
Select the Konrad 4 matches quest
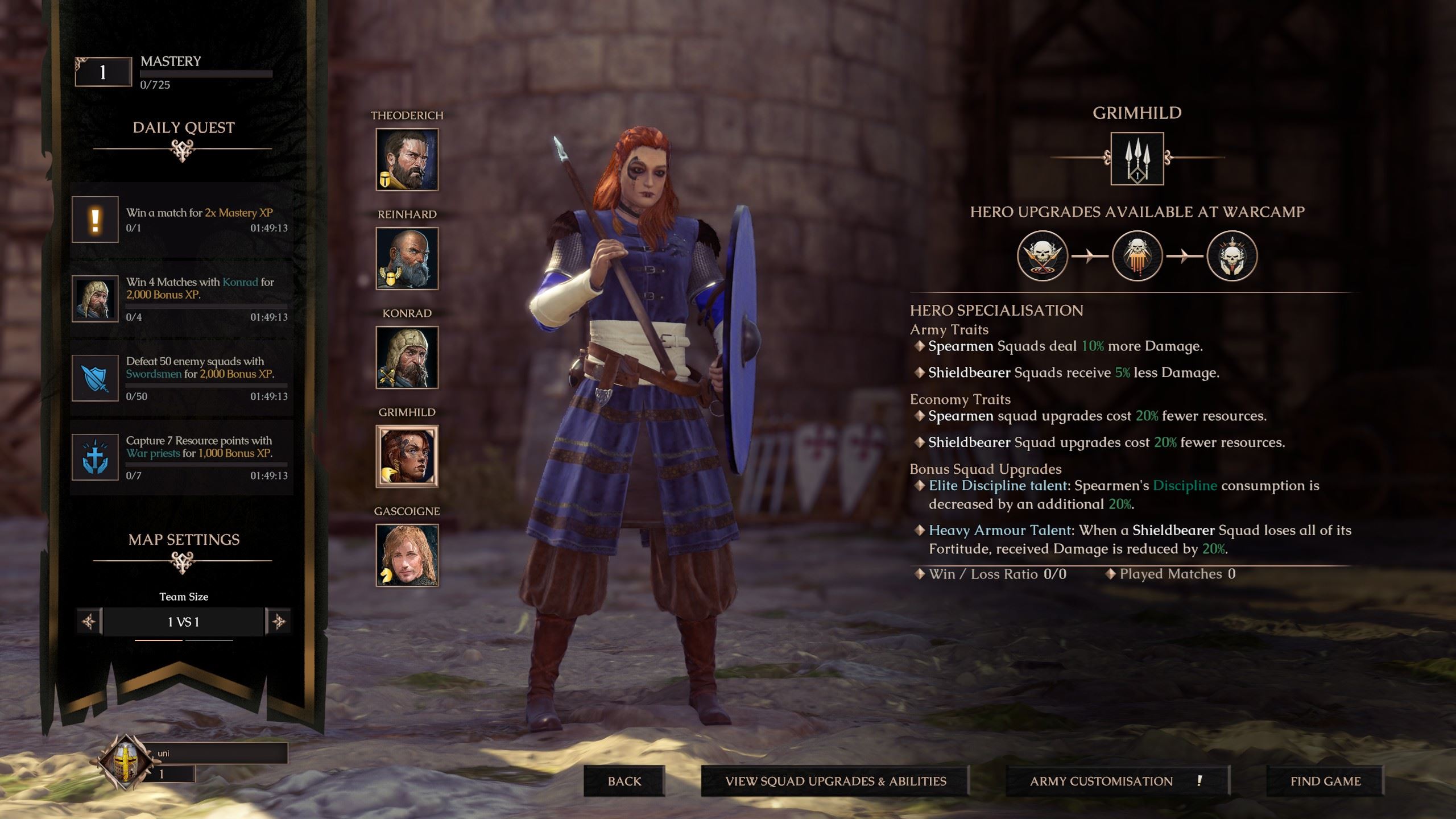(x=182, y=299)
